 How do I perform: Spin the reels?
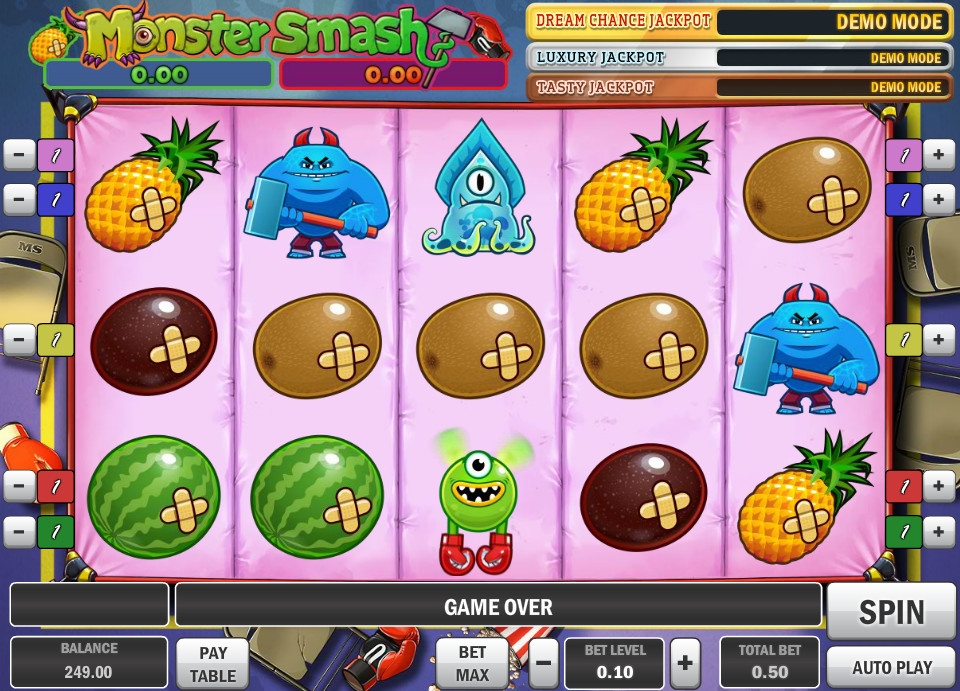(891, 611)
